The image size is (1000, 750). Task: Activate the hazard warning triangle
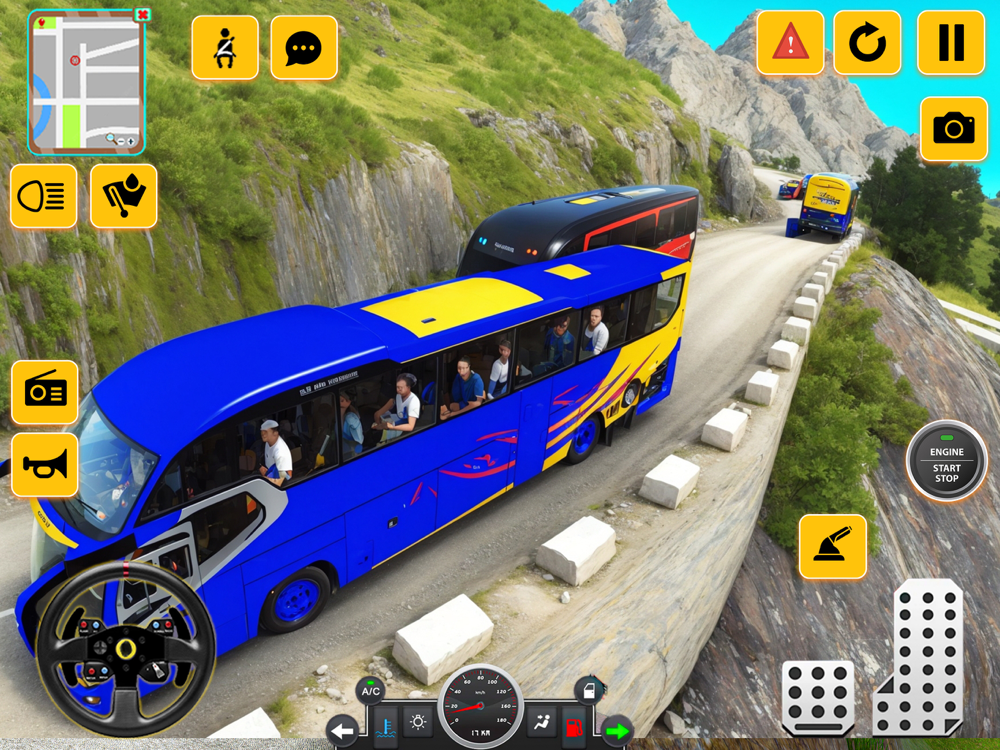tap(790, 43)
